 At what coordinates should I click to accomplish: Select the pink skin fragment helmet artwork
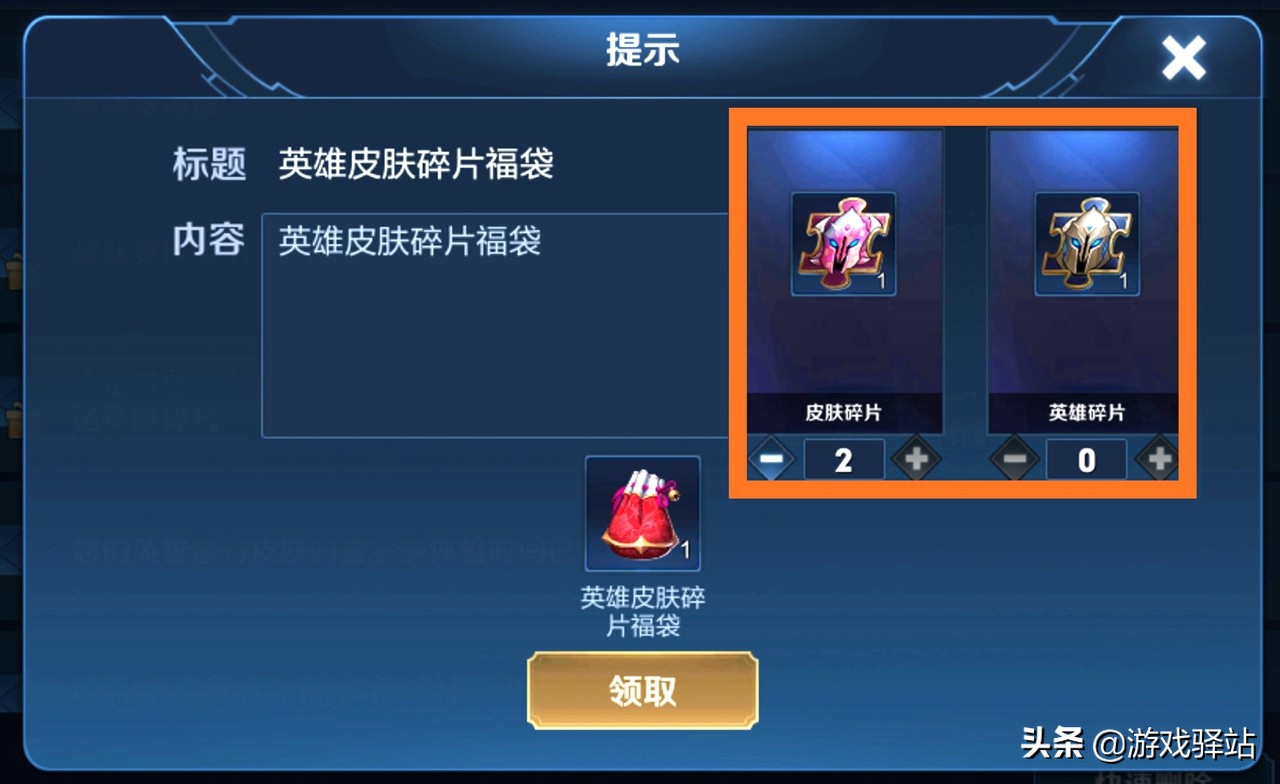(843, 243)
